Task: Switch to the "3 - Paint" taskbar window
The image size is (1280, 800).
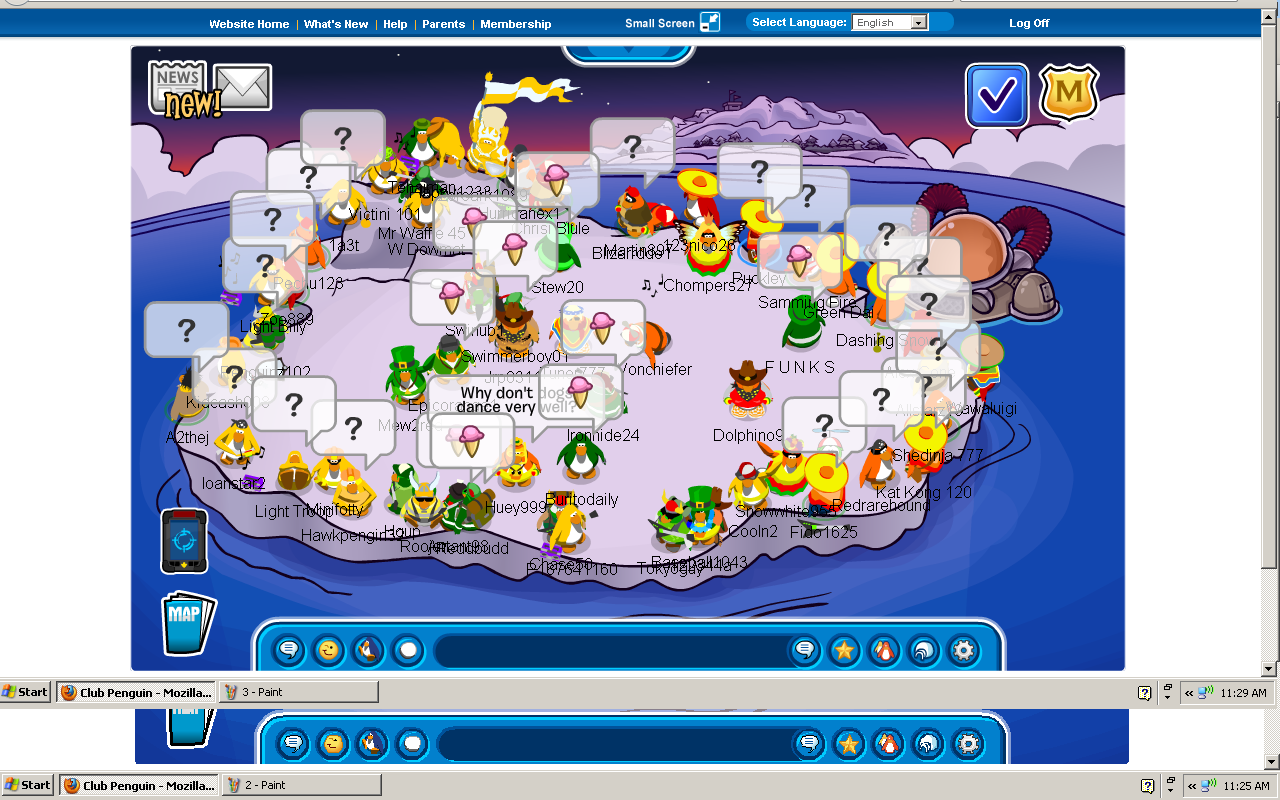Action: pyautogui.click(x=298, y=692)
